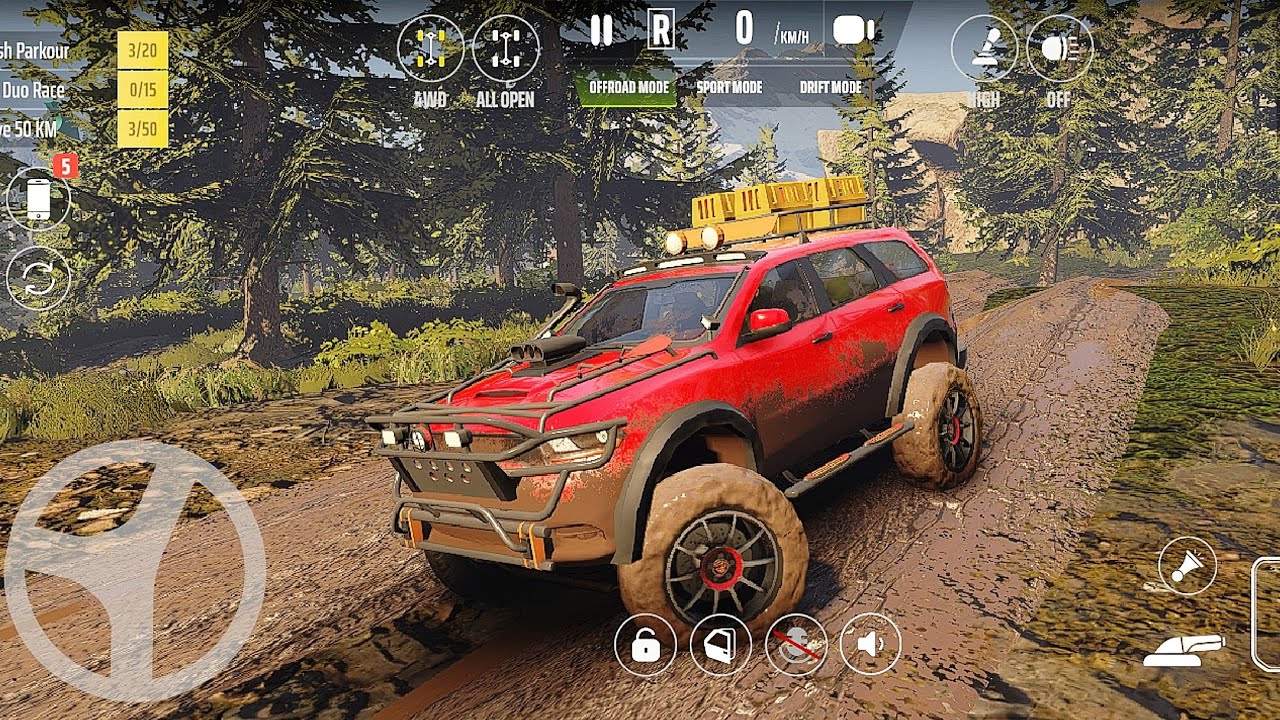Toggle the HIGH gear range lever
This screenshot has width=1280, height=720.
pyautogui.click(x=984, y=48)
